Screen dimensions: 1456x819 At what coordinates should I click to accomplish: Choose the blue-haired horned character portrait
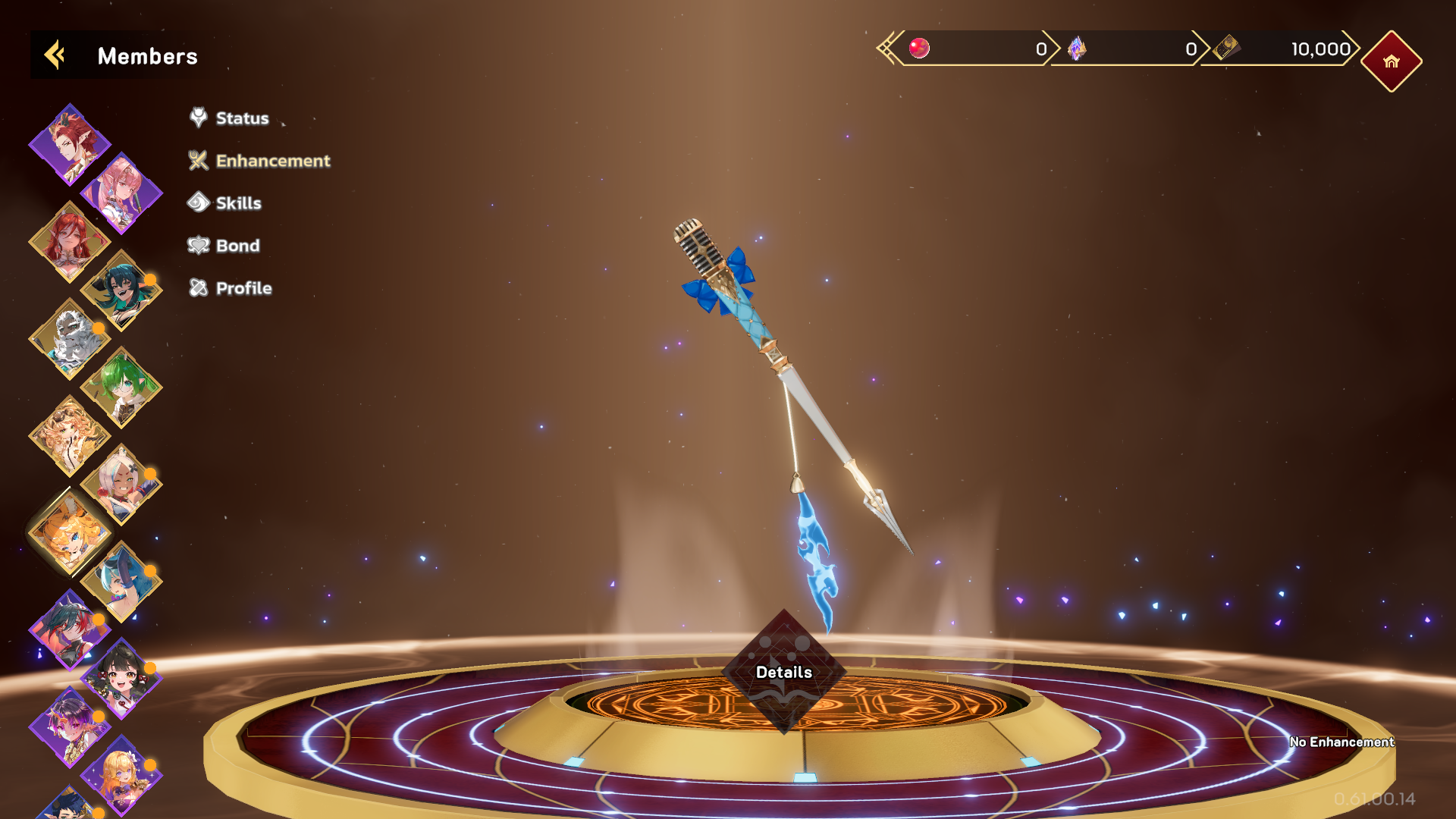pos(121,581)
